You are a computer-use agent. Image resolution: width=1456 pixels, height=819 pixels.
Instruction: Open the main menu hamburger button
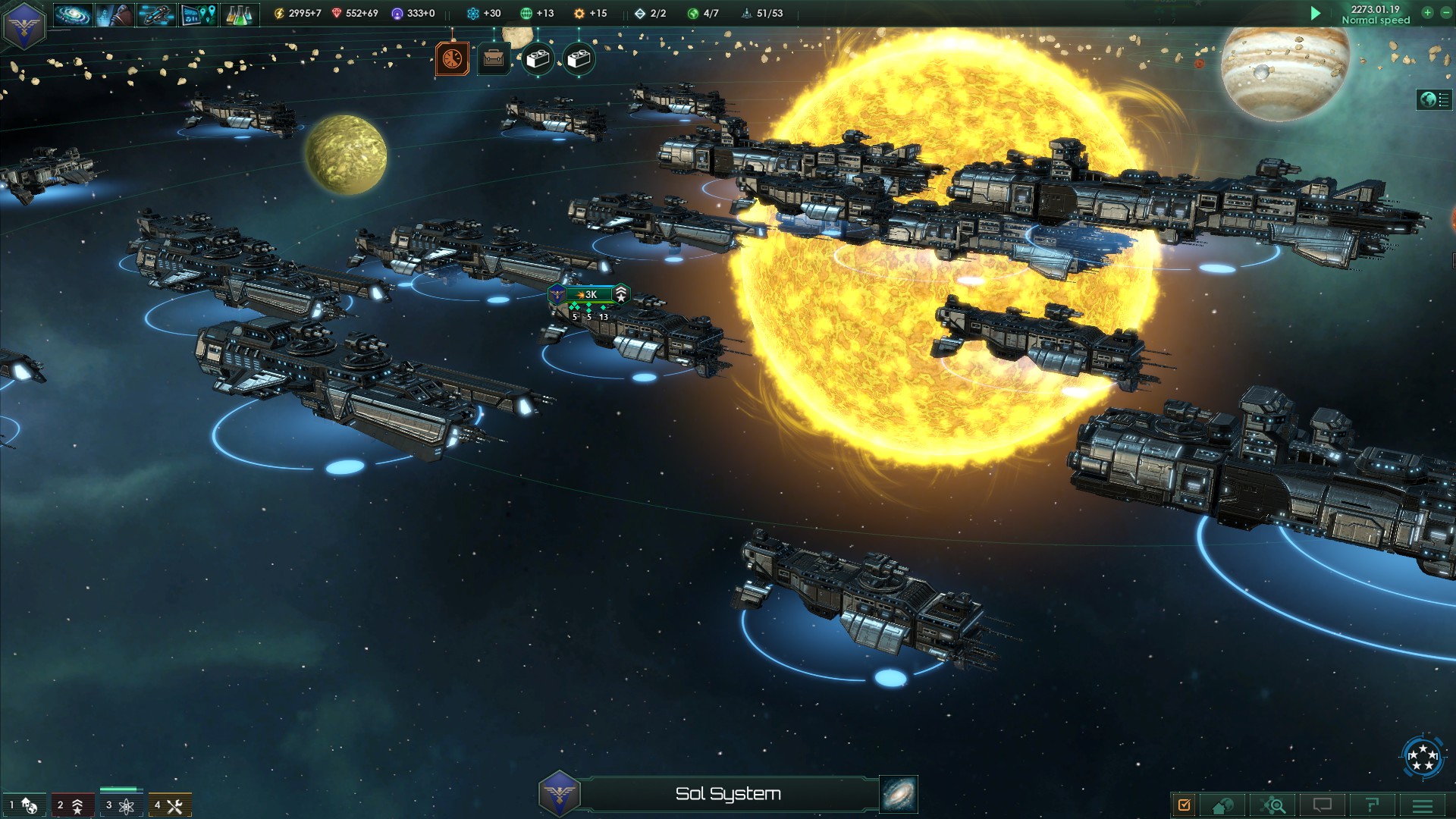(x=1423, y=805)
